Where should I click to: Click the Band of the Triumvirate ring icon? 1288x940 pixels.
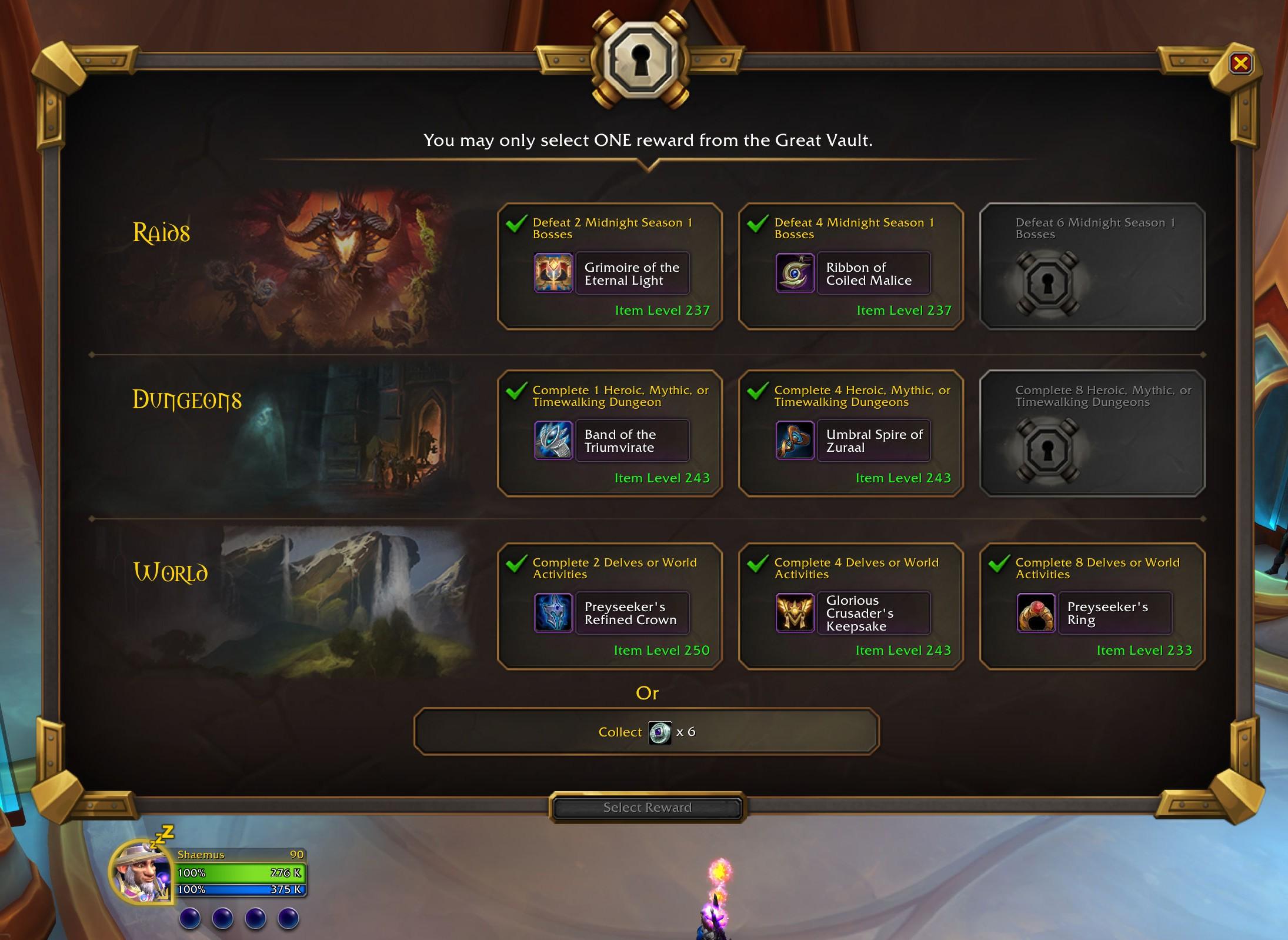tap(553, 441)
